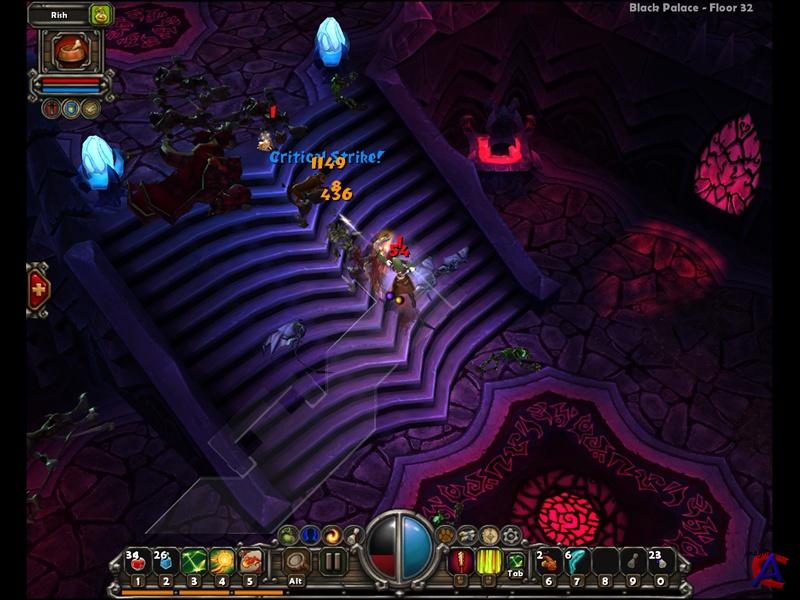The width and height of the screenshot is (800, 600).
Task: Open the settings gear menu
Action: 511,534
